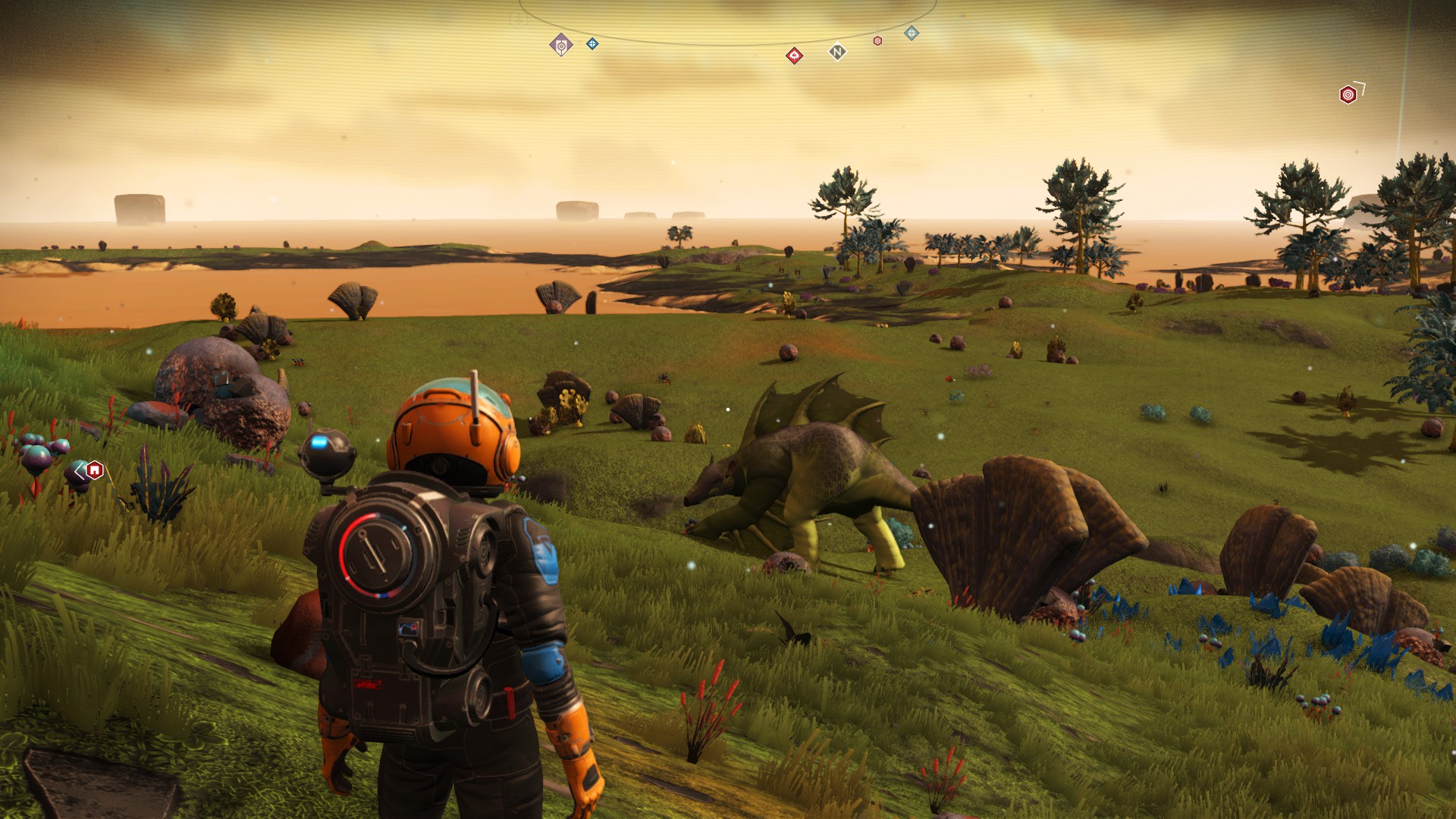Viewport: 1456px width, 819px height.
Task: Select the small red hexagon on the compass
Action: click(x=877, y=41)
